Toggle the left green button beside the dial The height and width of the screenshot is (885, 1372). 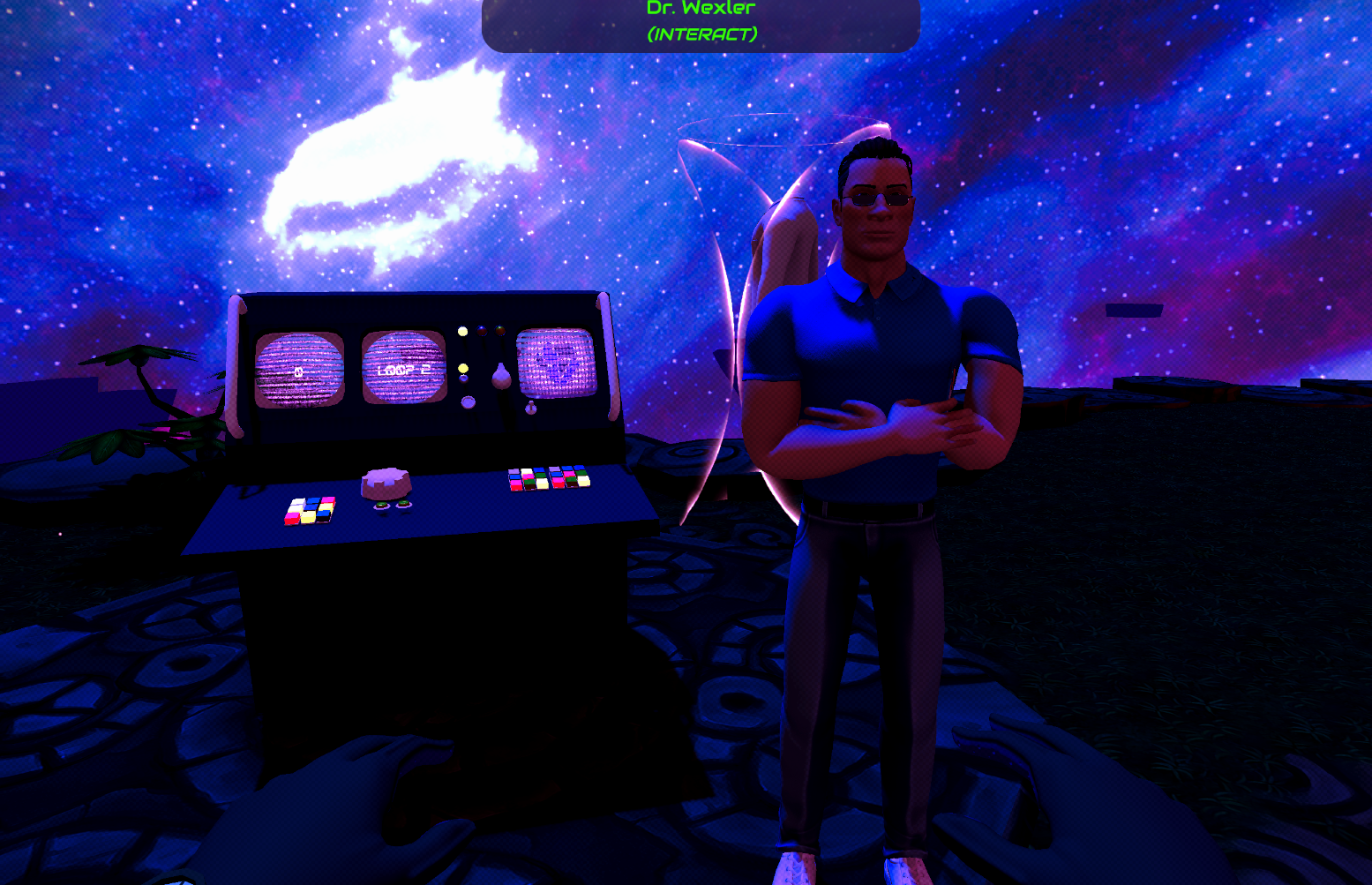point(381,505)
